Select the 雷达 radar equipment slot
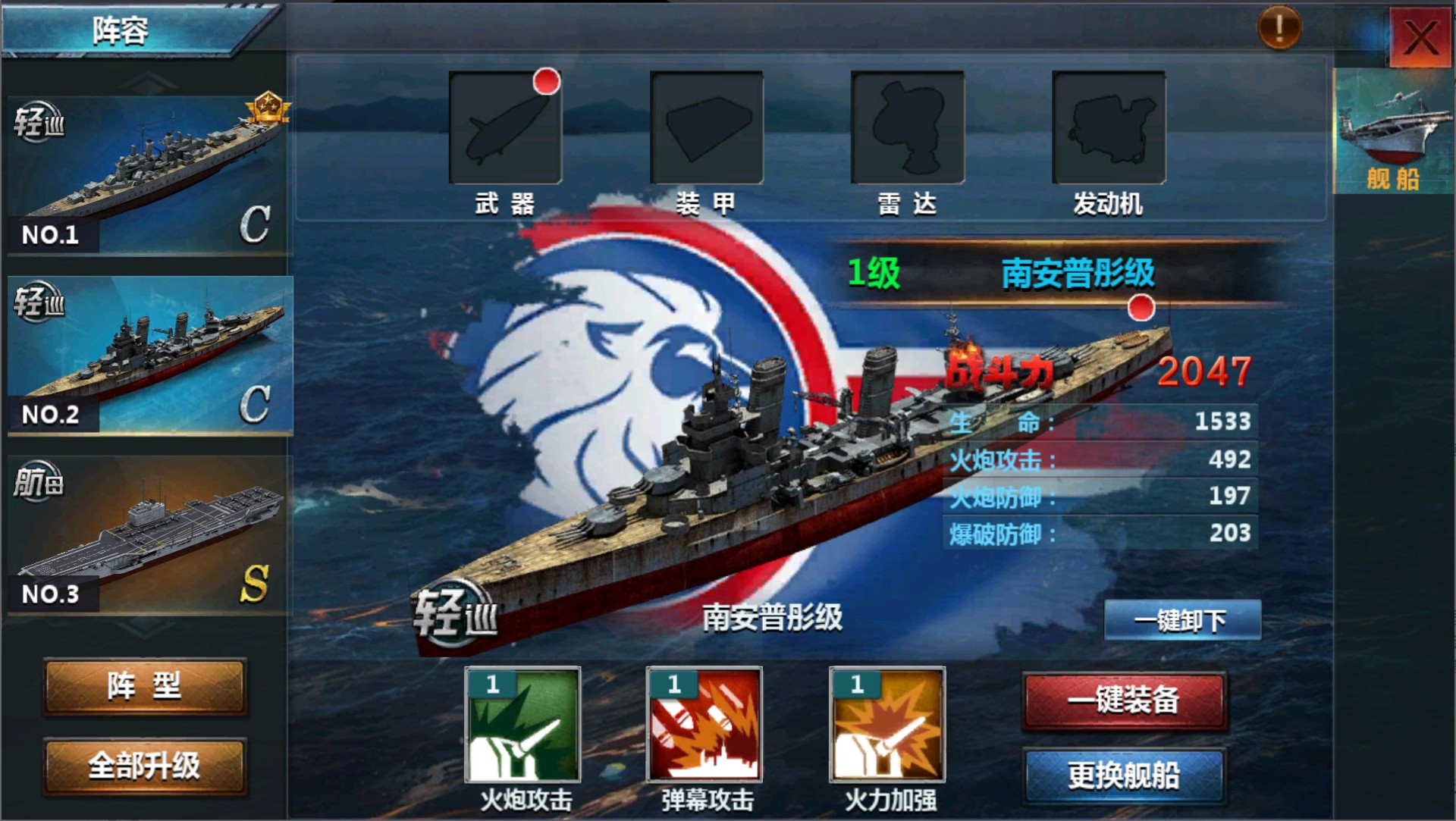The height and width of the screenshot is (821, 1456). [x=907, y=127]
